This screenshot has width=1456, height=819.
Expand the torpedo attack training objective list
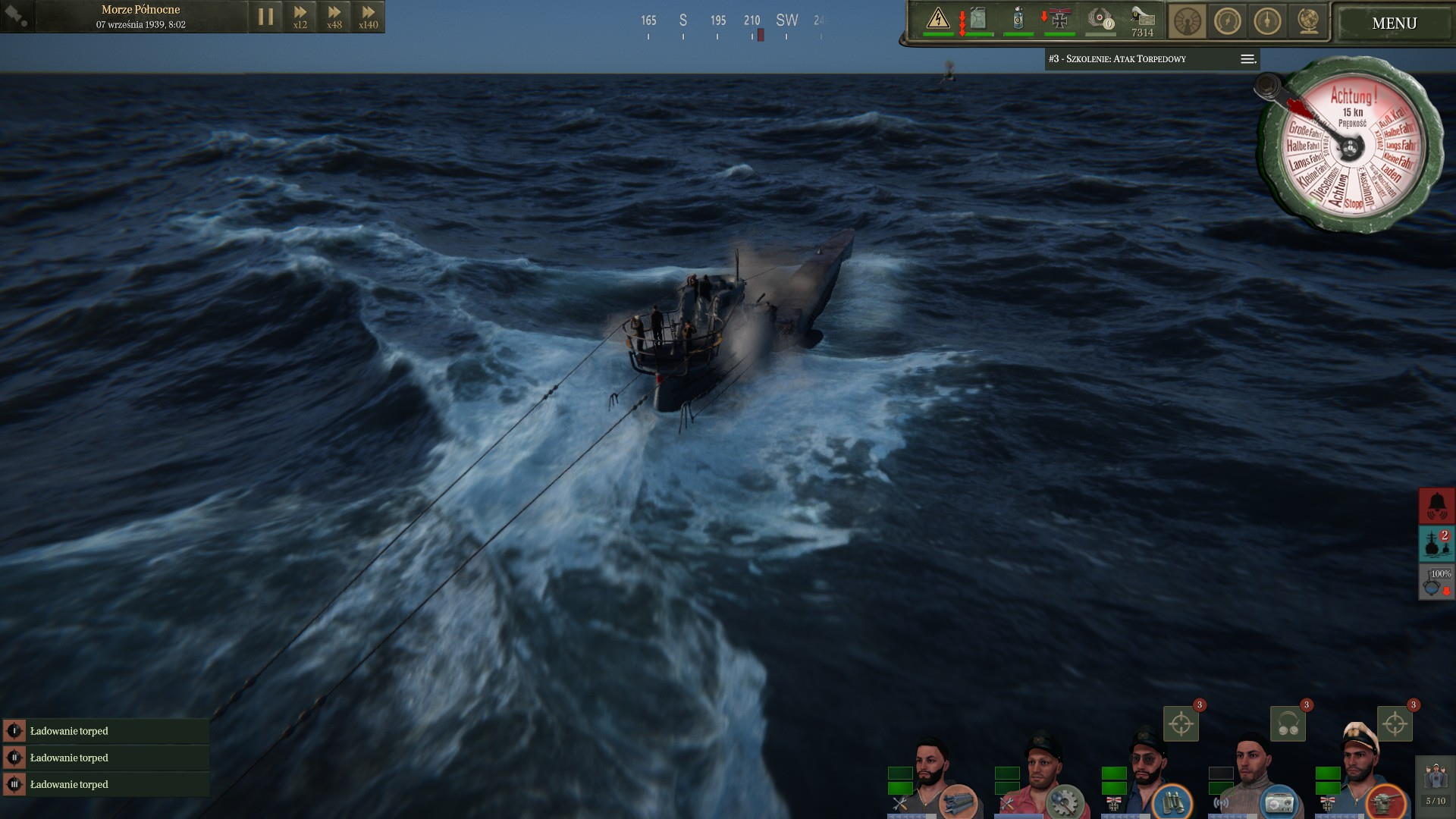pyautogui.click(x=1247, y=59)
